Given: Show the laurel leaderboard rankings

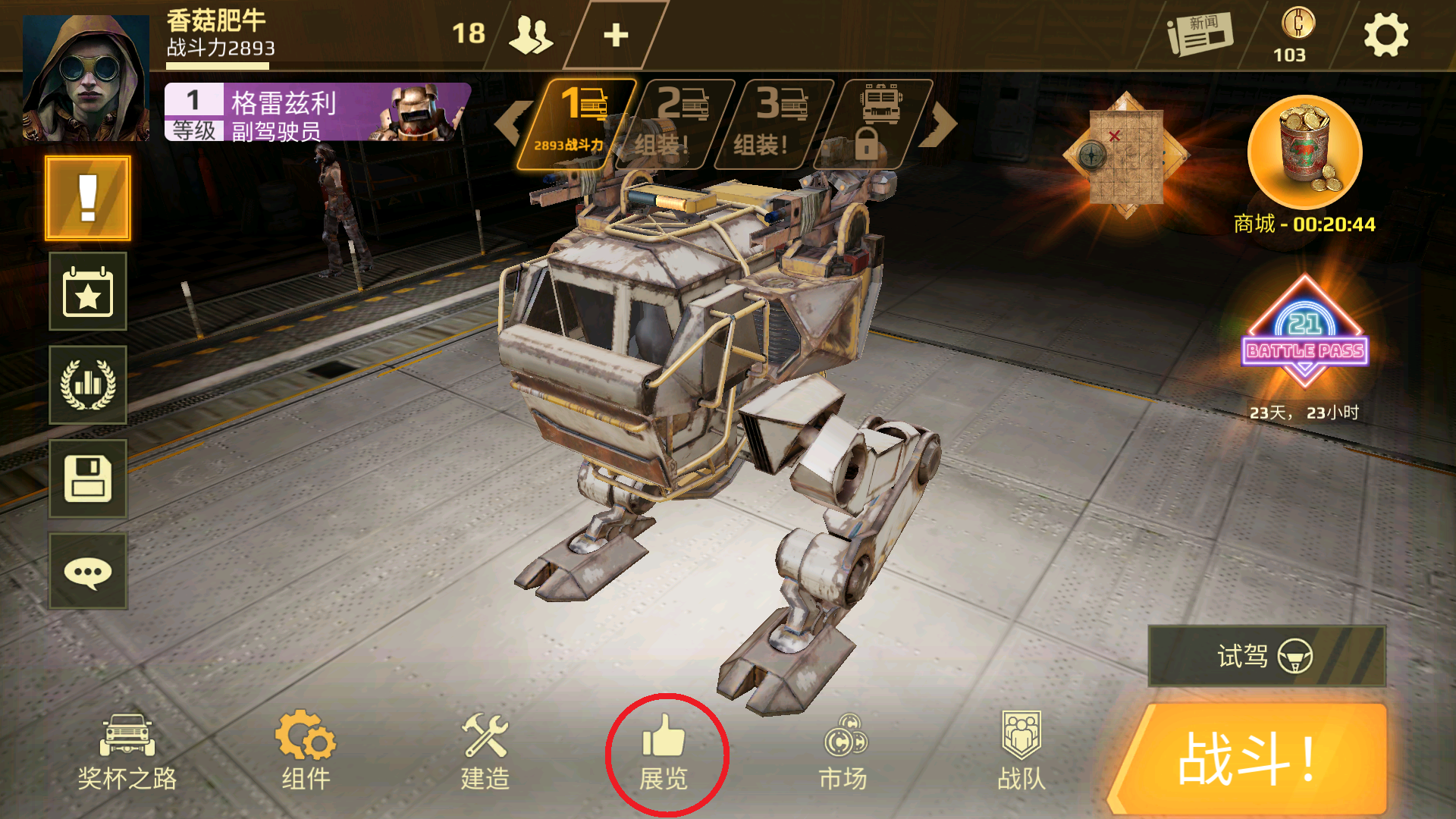Looking at the screenshot, I should pyautogui.click(x=88, y=385).
